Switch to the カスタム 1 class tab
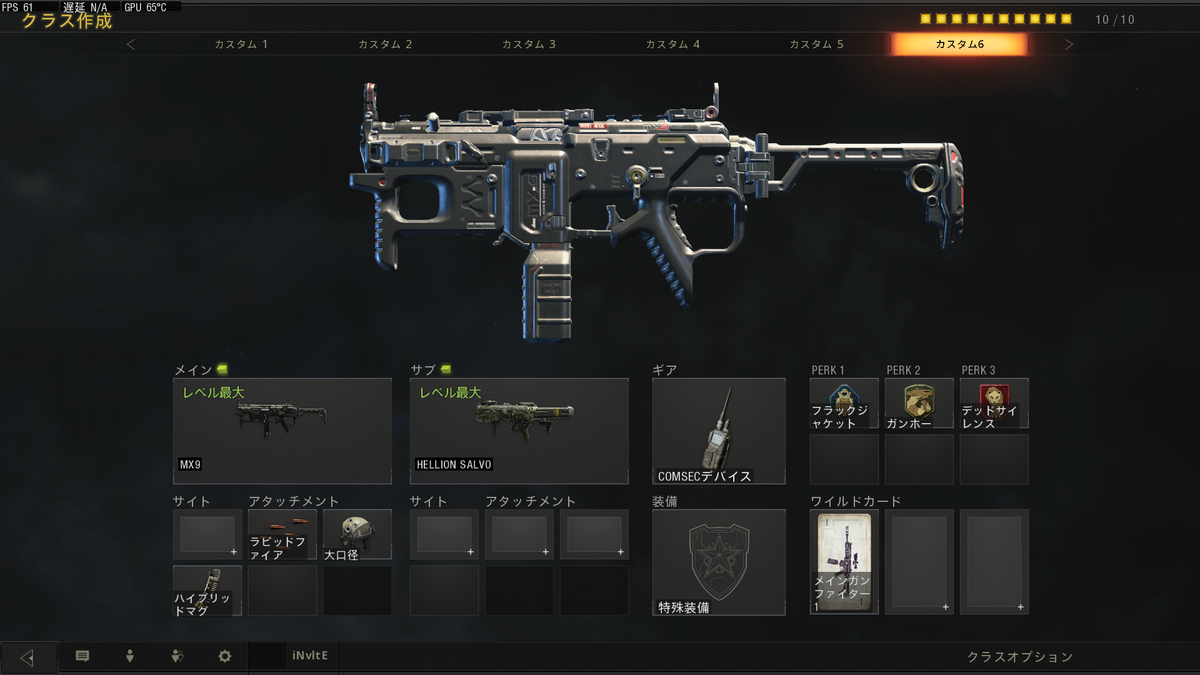 (241, 44)
